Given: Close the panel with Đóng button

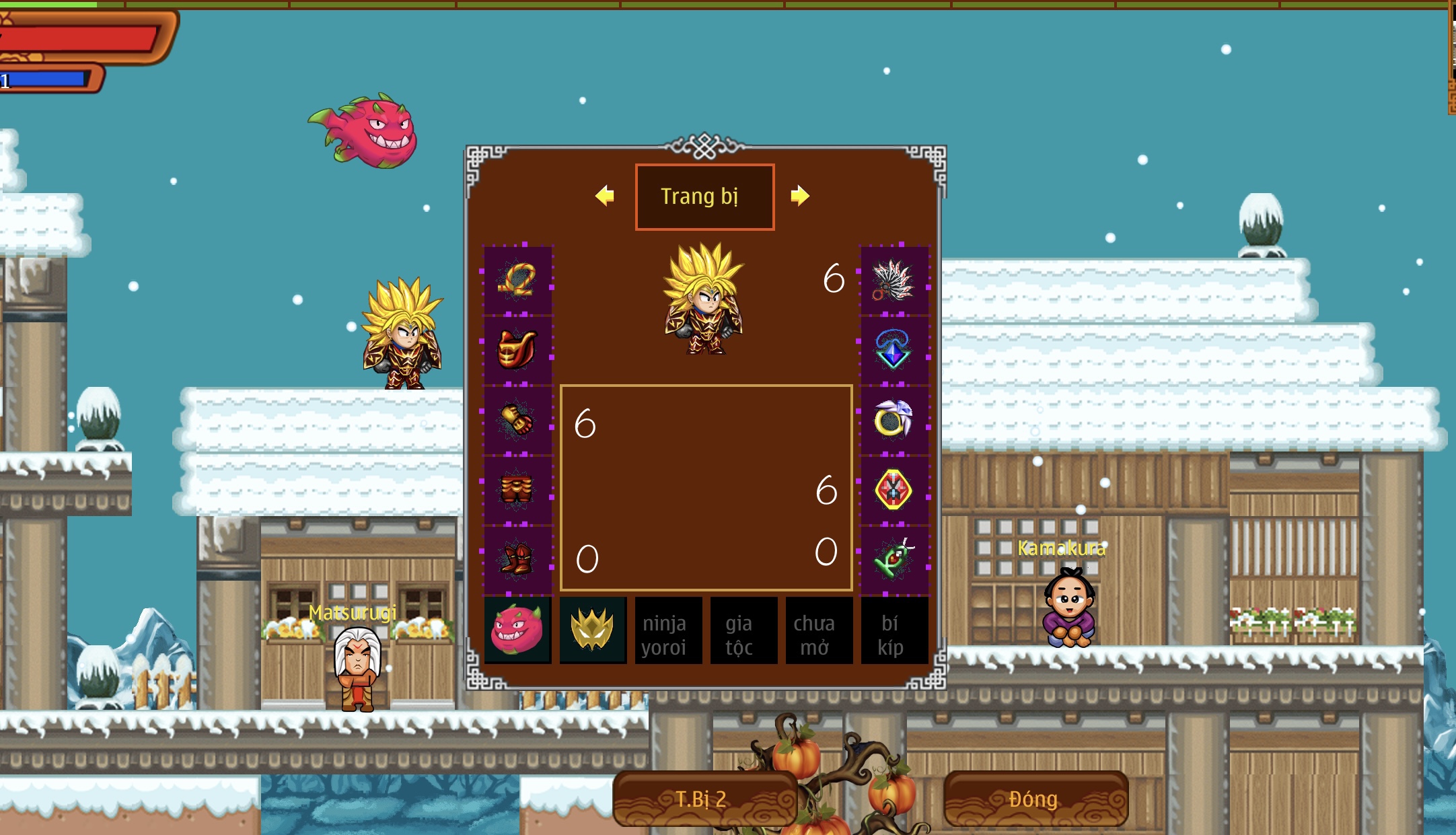Looking at the screenshot, I should (x=1035, y=799).
